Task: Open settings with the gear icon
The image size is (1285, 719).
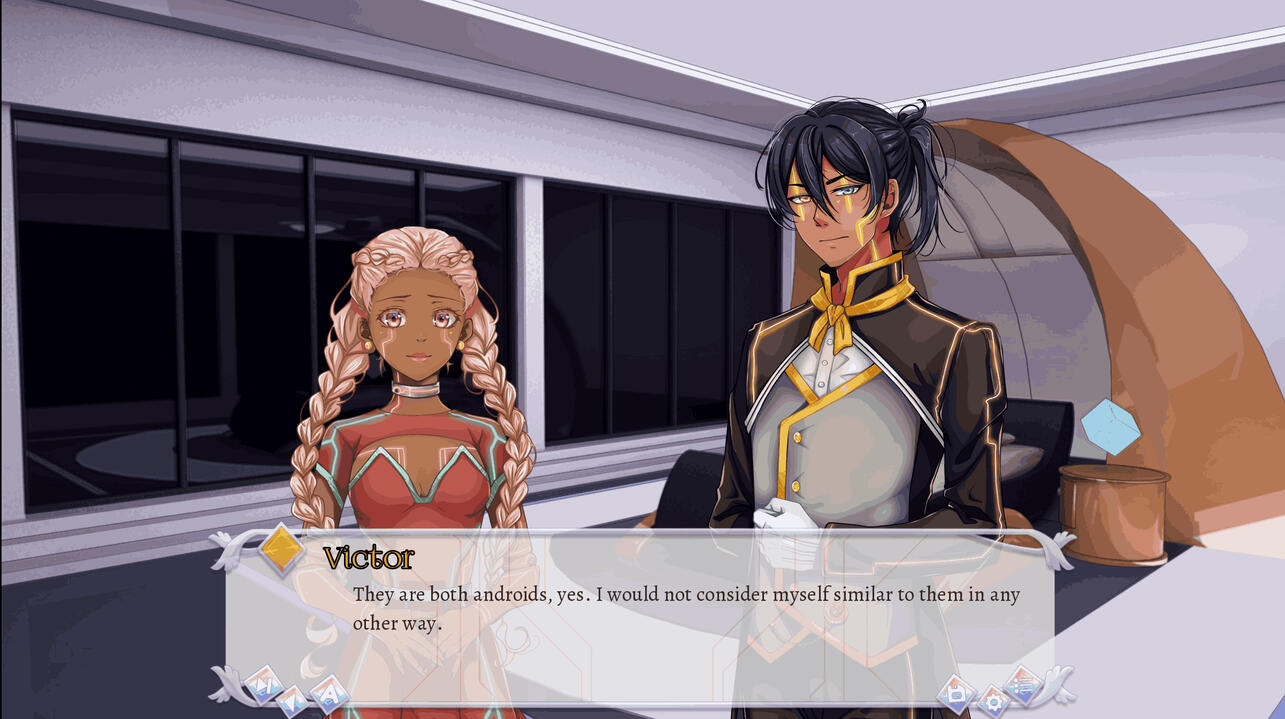Action: 992,701
